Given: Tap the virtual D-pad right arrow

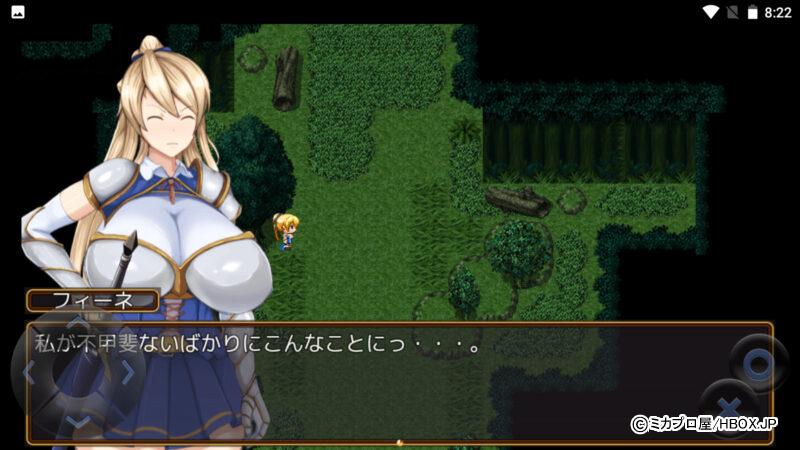Looking at the screenshot, I should pyautogui.click(x=127, y=373).
